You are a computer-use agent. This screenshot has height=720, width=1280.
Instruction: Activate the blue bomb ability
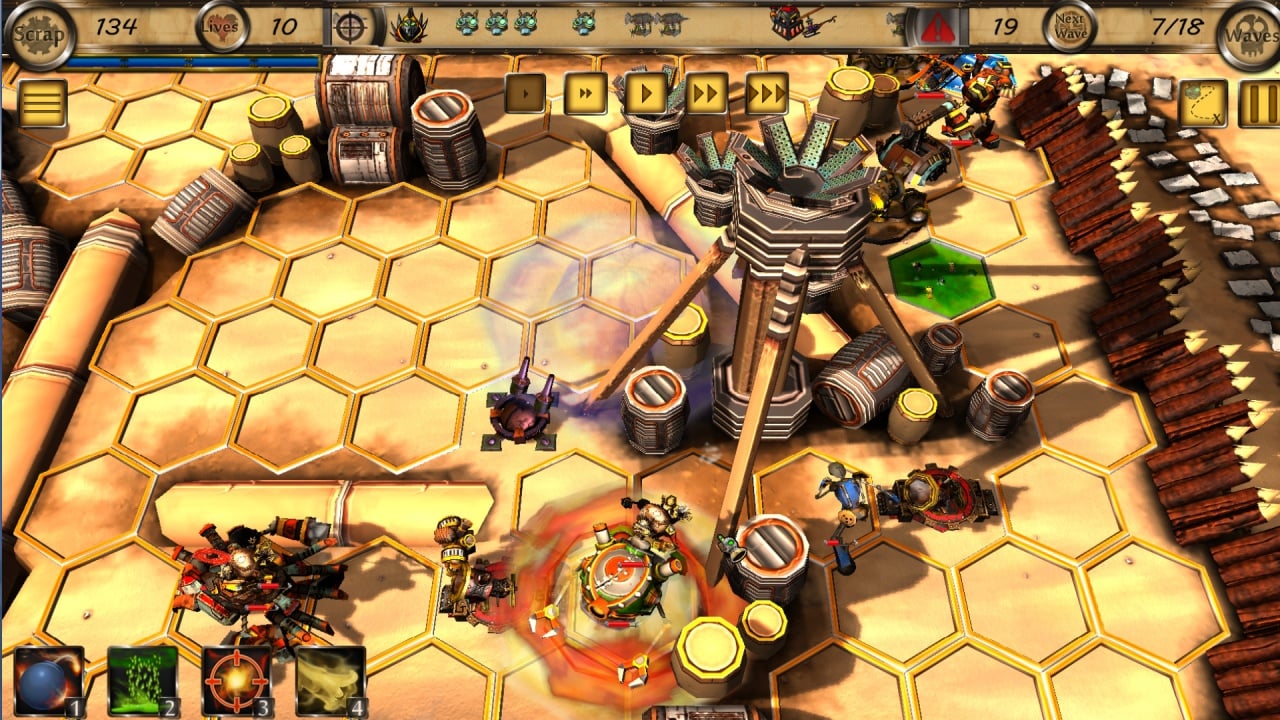pos(49,681)
